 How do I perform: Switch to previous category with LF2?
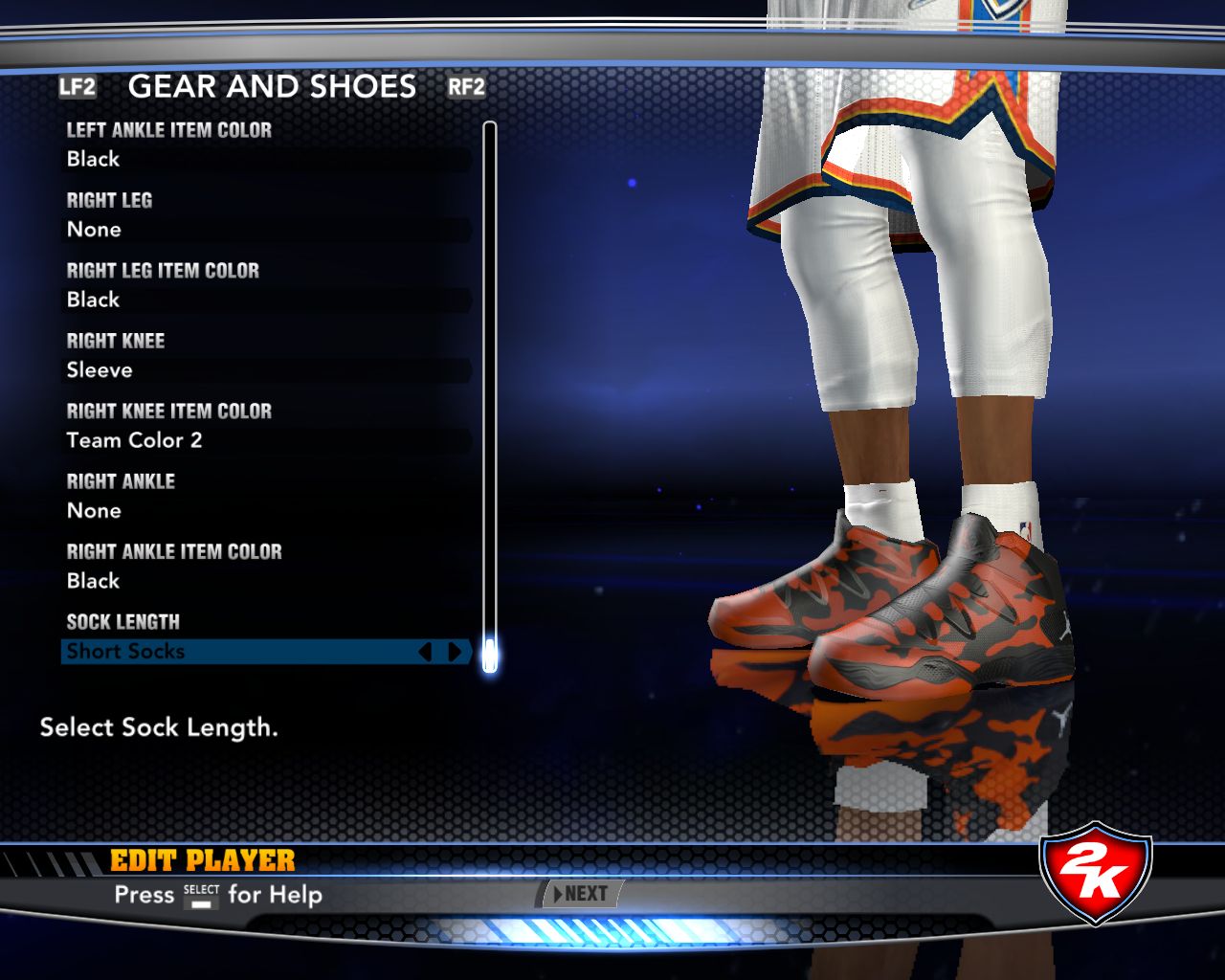pos(78,87)
